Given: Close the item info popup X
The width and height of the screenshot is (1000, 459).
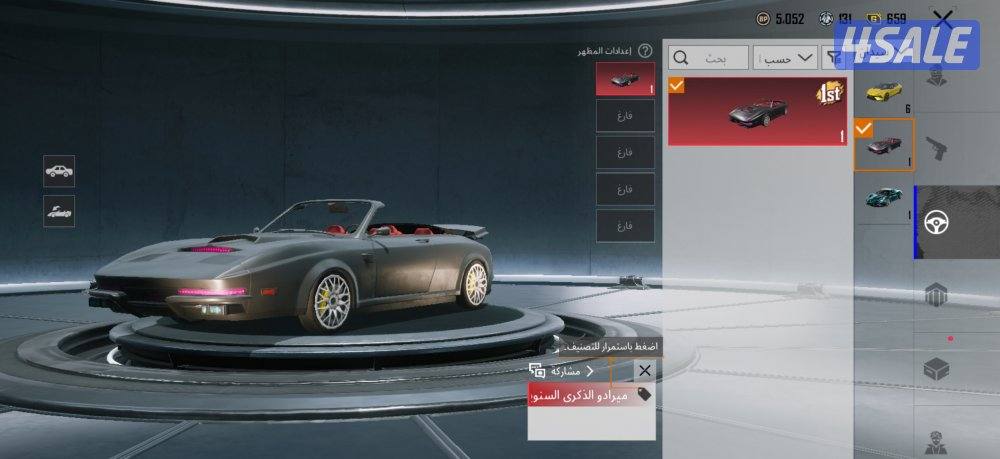Looking at the screenshot, I should [644, 371].
